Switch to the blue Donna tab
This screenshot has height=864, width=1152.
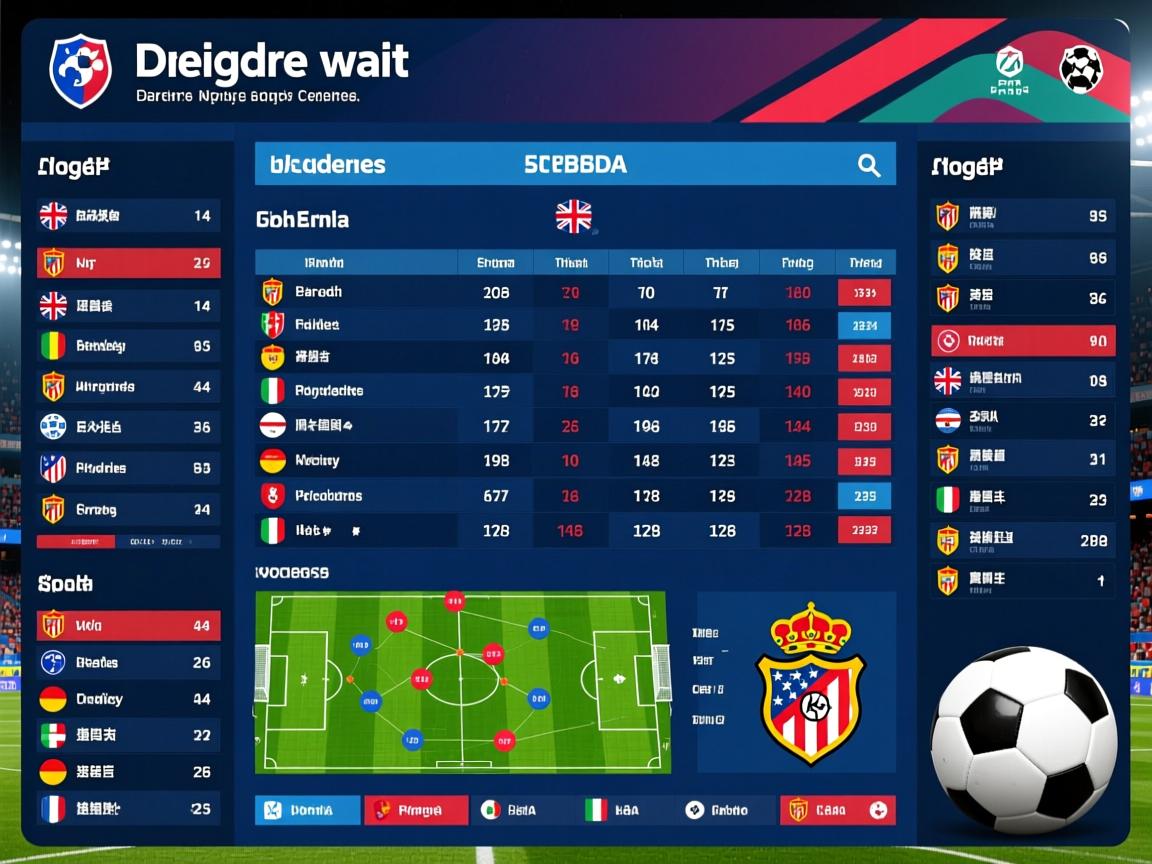tap(307, 810)
